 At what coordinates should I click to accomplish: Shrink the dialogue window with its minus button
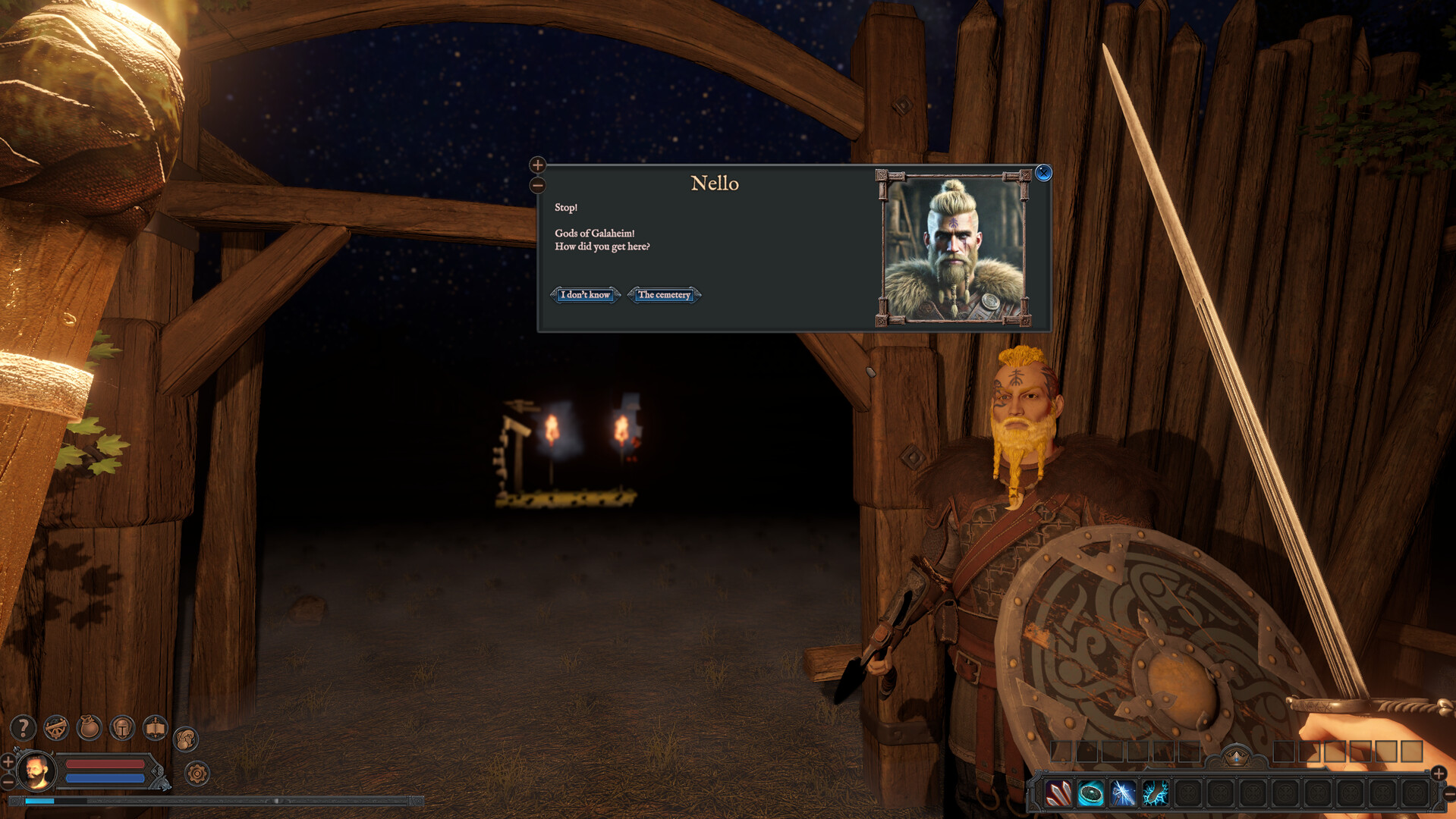tap(538, 185)
